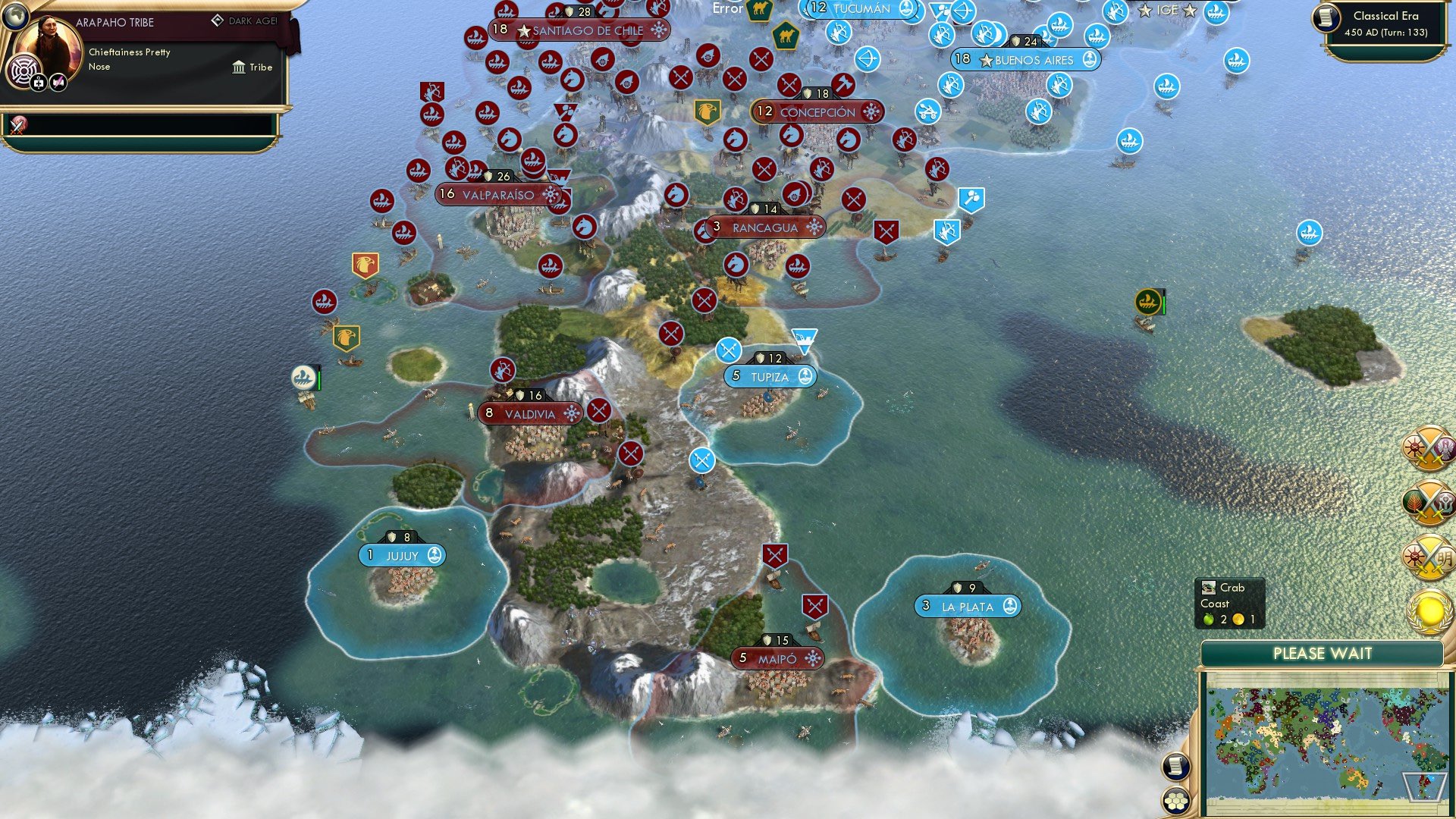Click the Dark Age diamond indicator
The image size is (1456, 819).
[218, 21]
